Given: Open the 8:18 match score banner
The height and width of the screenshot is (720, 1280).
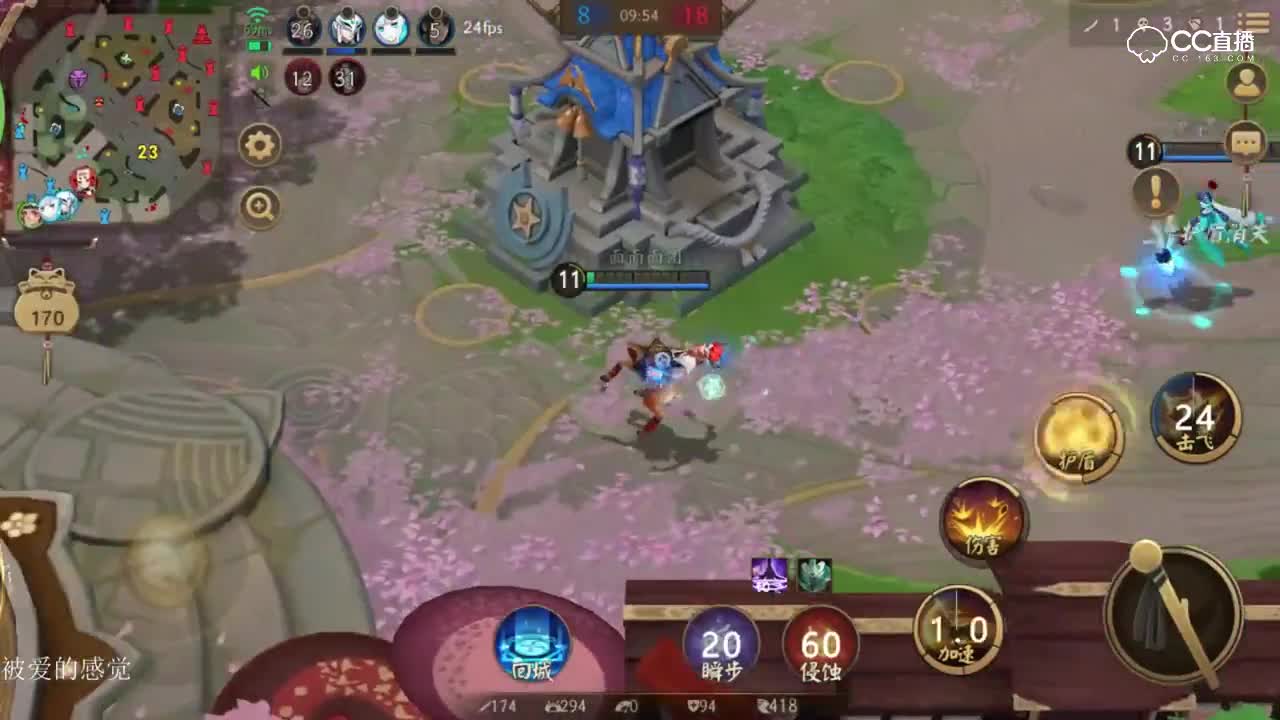Looking at the screenshot, I should (x=640, y=17).
